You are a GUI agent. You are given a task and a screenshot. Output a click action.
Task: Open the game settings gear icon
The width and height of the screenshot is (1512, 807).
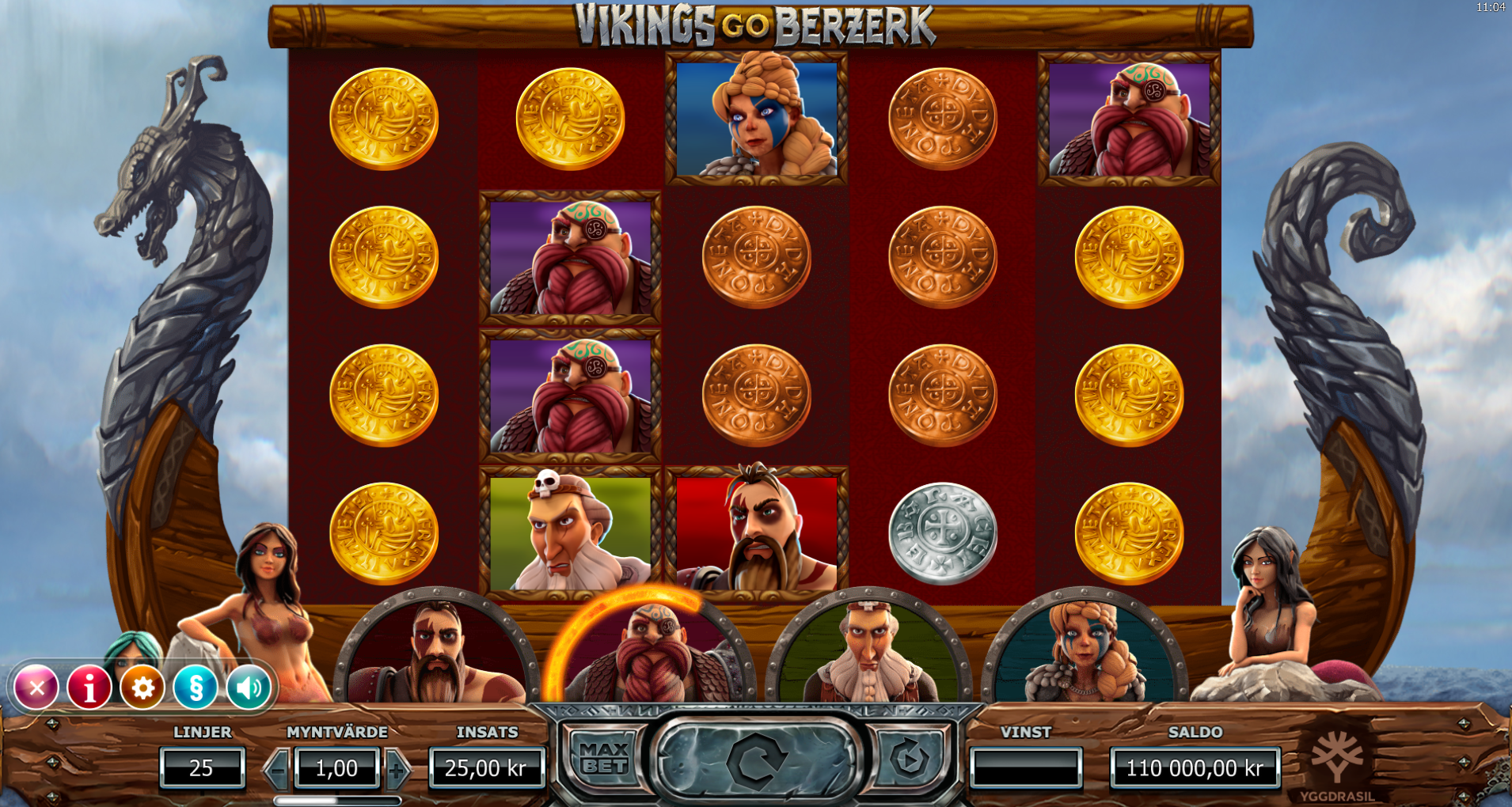click(x=142, y=688)
